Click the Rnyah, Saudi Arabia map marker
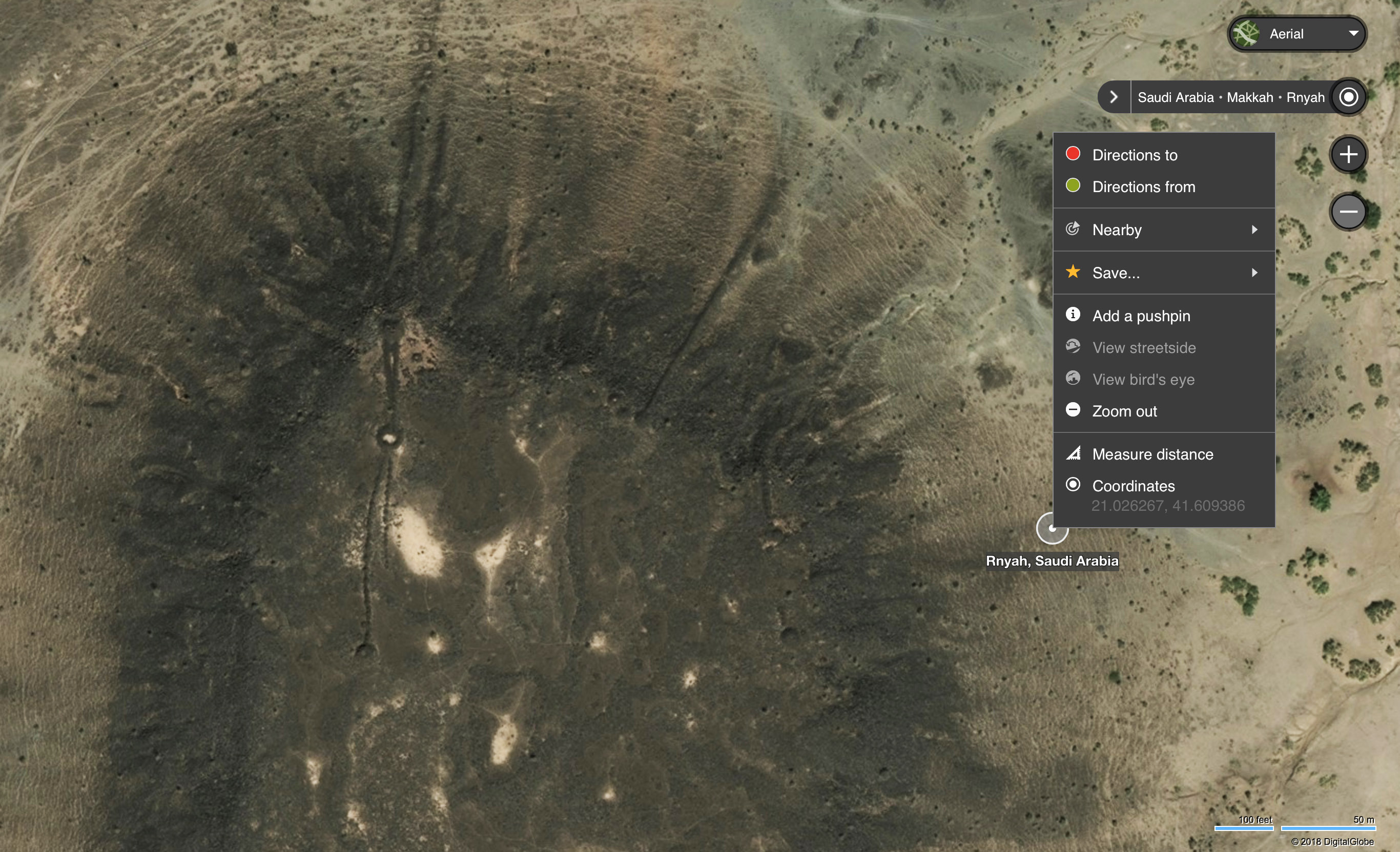The height and width of the screenshot is (852, 1400). coord(1052,529)
